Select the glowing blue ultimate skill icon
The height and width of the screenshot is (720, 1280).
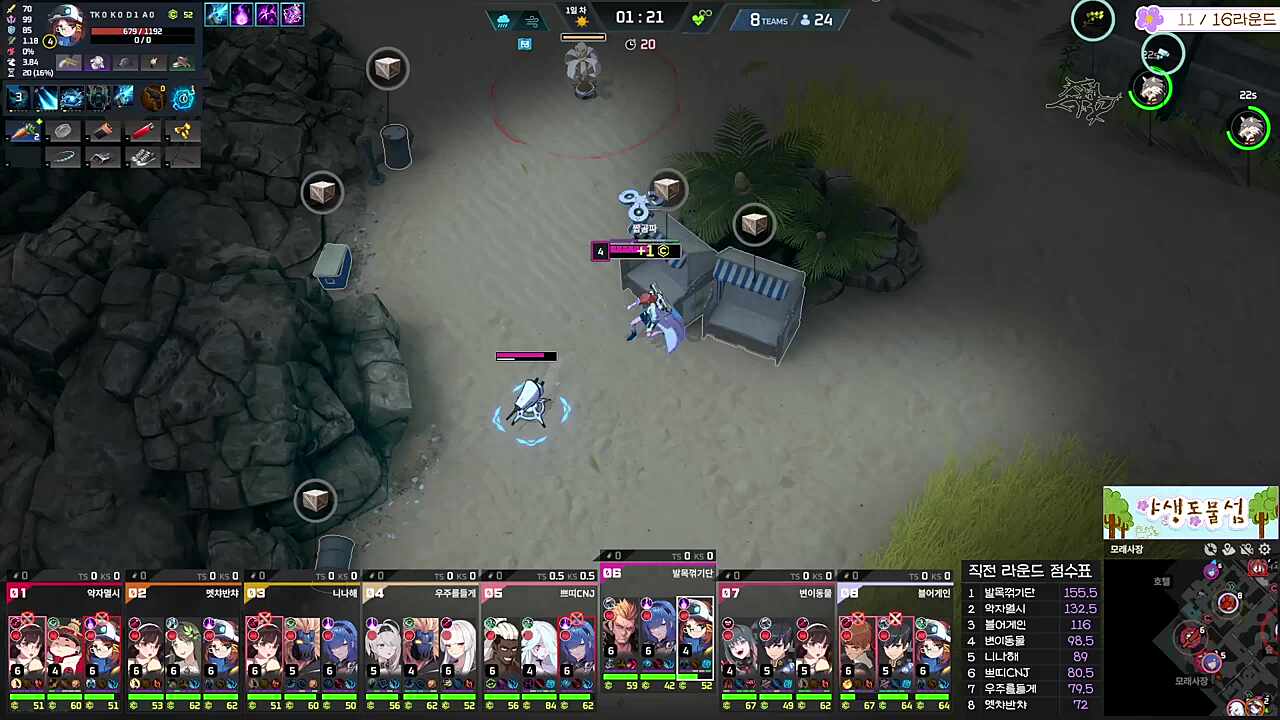pos(181,99)
